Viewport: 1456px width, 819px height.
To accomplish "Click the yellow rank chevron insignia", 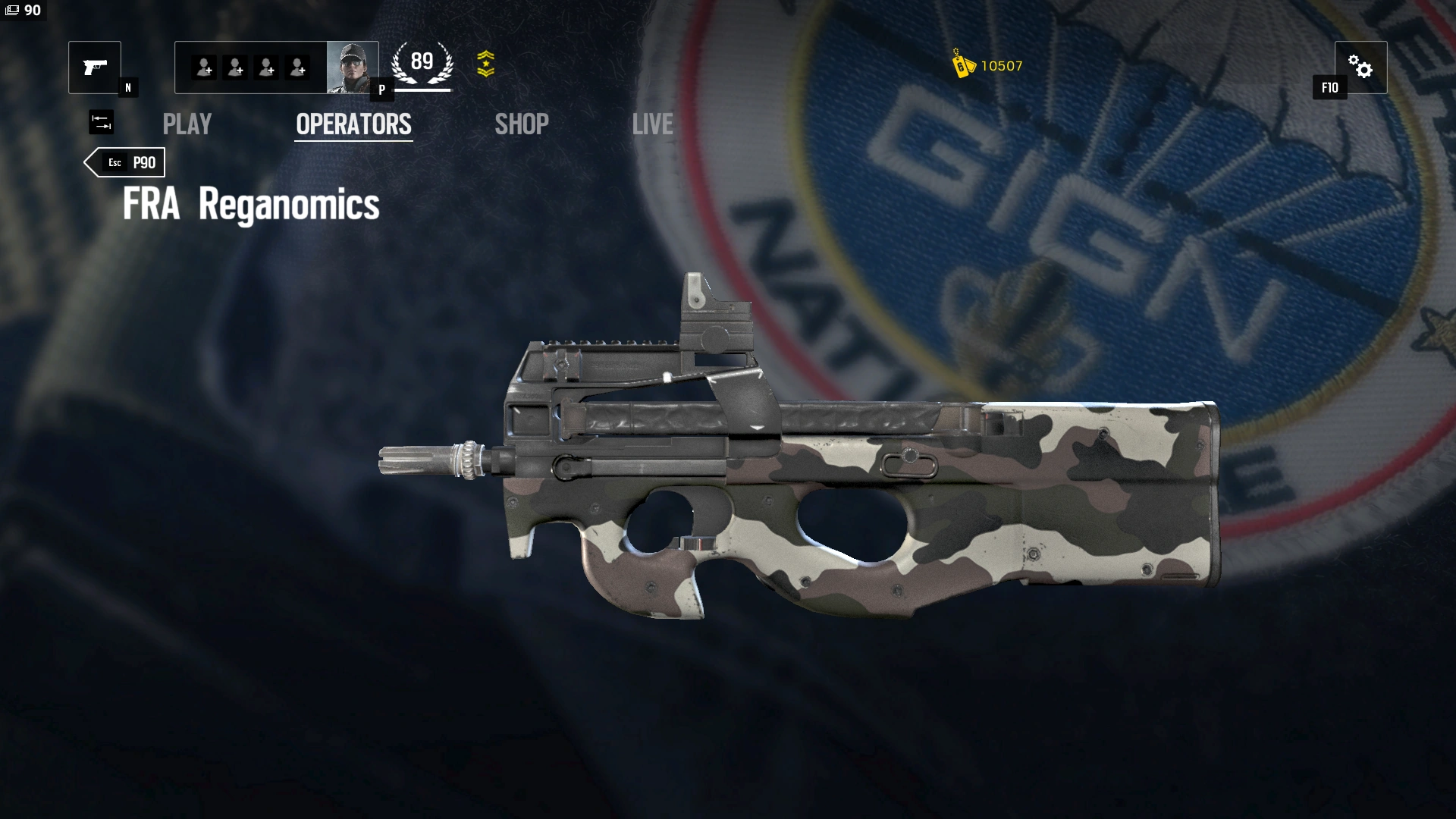I will click(486, 65).
